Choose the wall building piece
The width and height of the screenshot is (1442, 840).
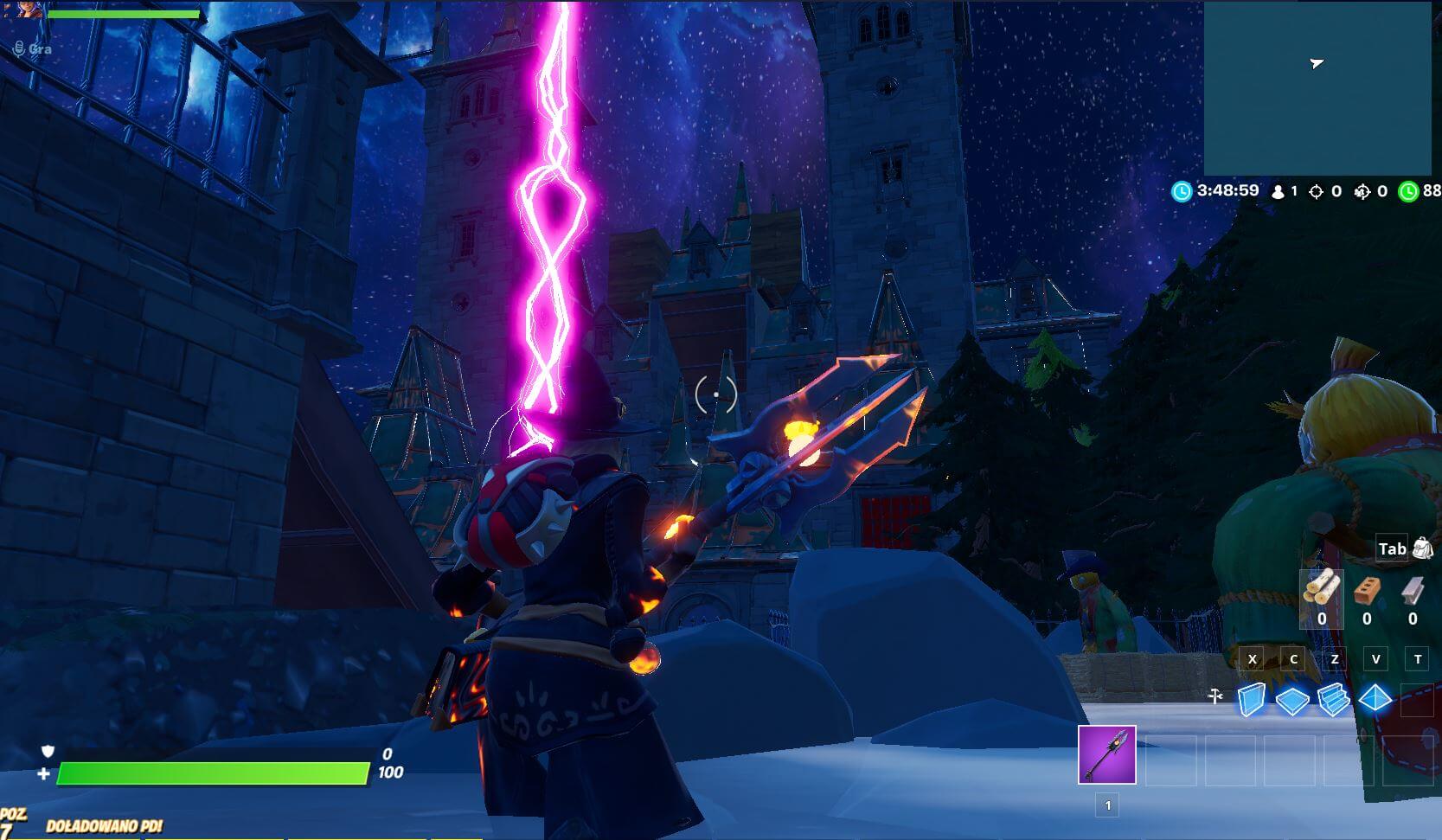(1252, 699)
